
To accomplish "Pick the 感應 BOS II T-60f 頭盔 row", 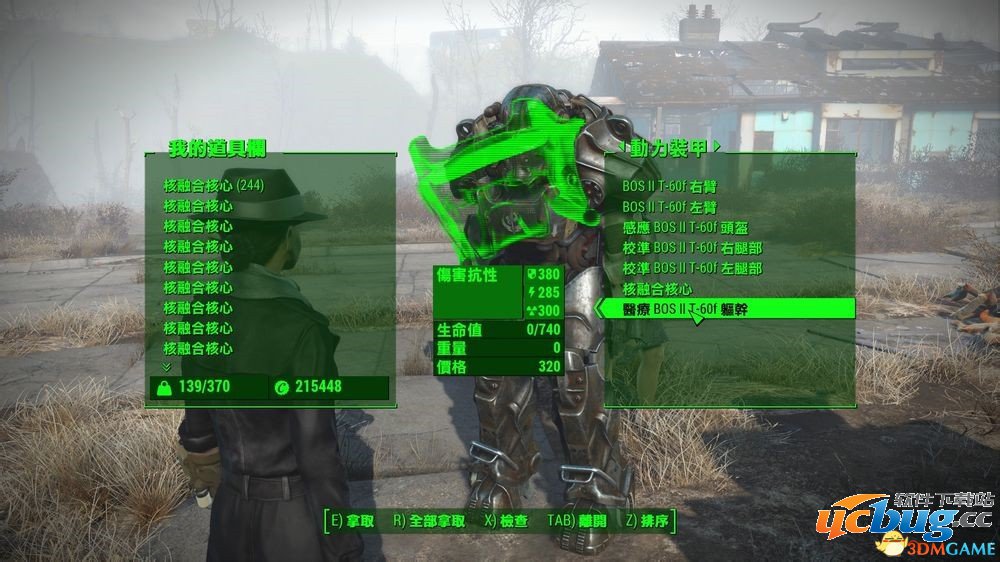I will [x=683, y=227].
